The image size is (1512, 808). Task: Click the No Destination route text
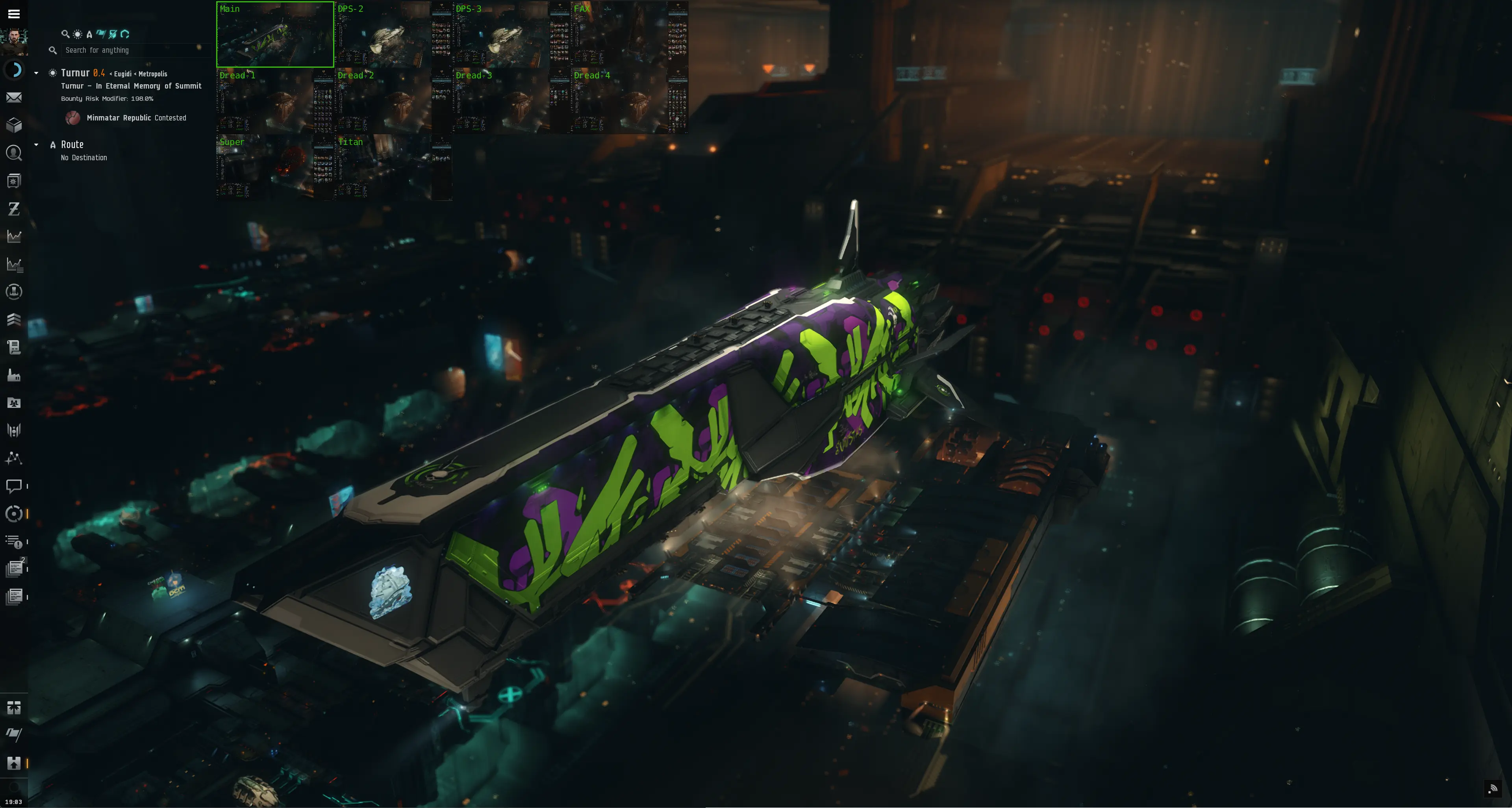83,157
